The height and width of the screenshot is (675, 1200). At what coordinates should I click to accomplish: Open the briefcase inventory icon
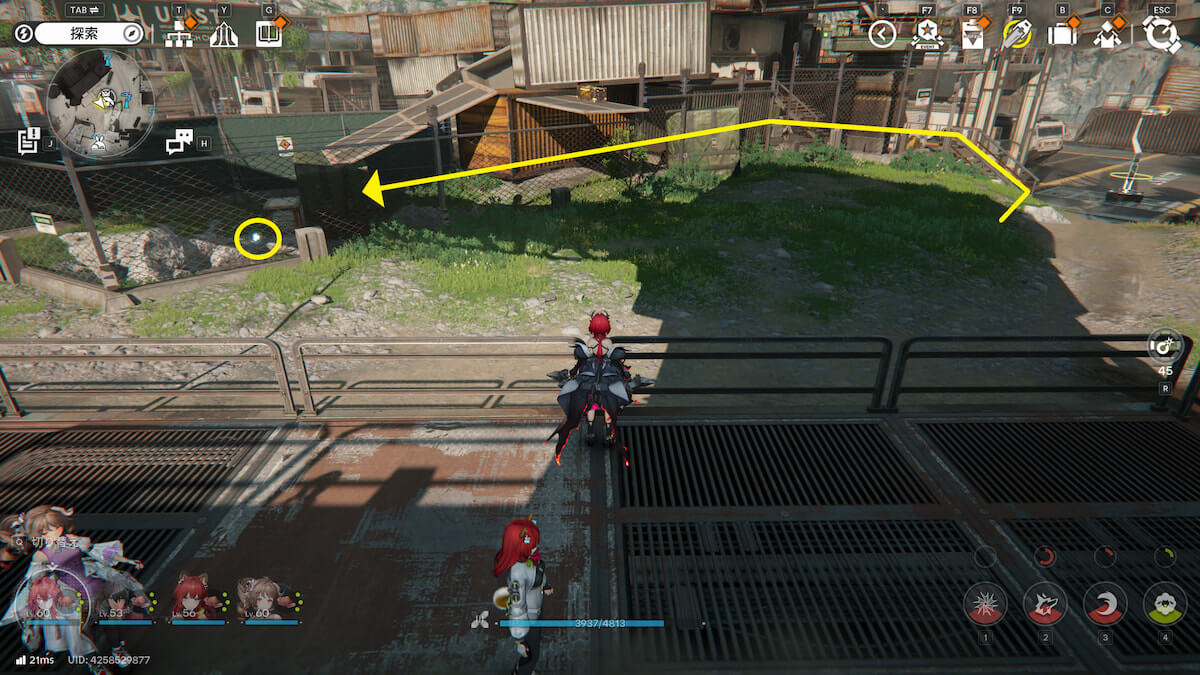1062,35
